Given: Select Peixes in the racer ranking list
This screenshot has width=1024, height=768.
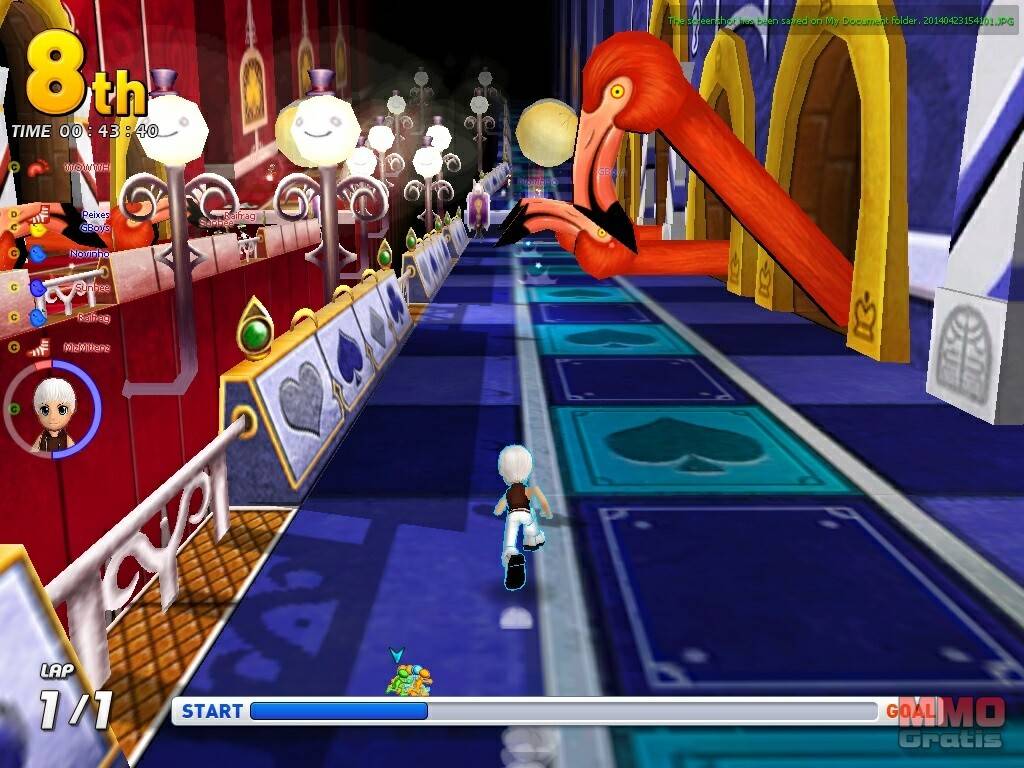Looking at the screenshot, I should 94,215.
